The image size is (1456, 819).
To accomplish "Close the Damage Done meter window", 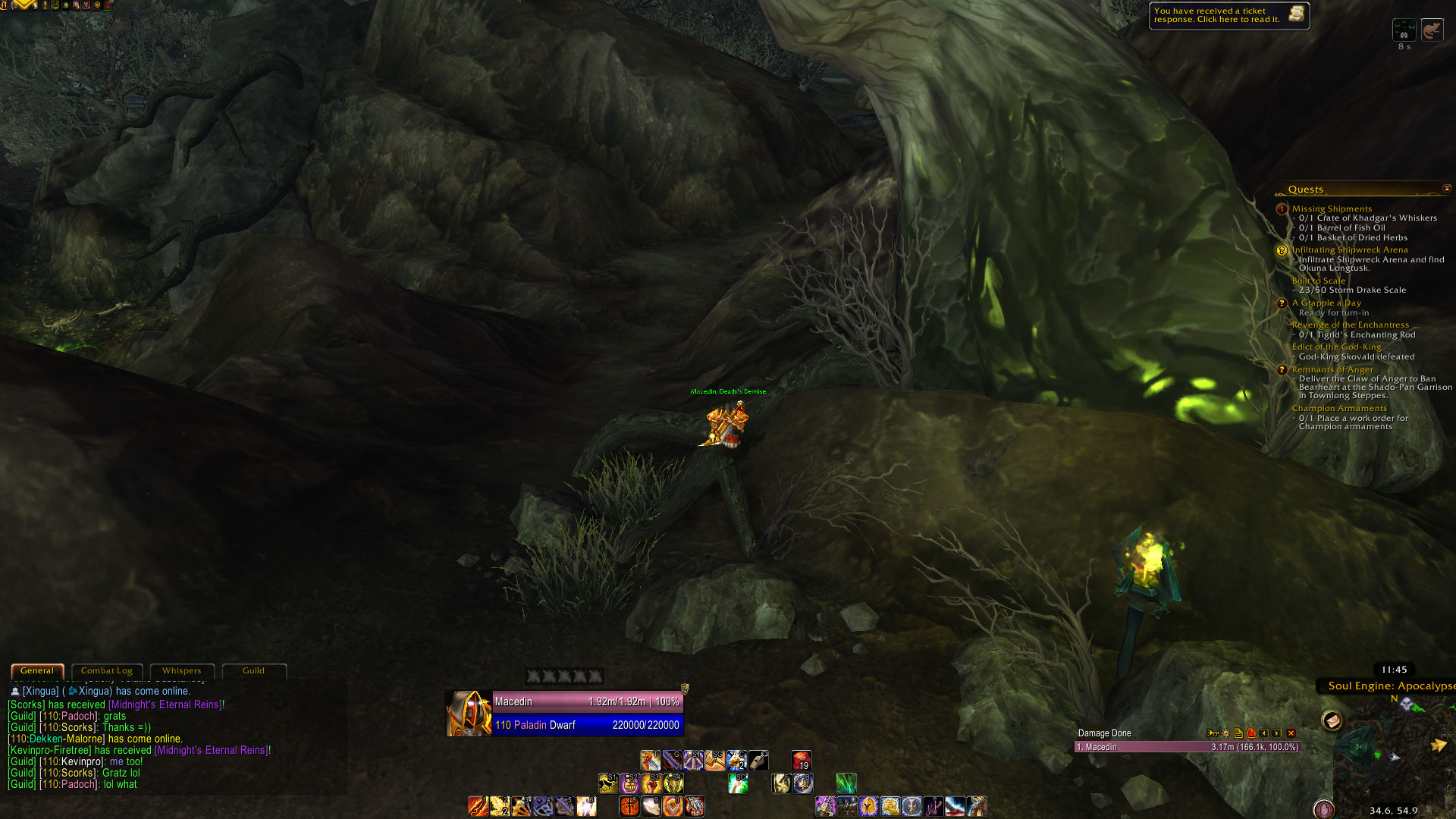I will (1291, 733).
